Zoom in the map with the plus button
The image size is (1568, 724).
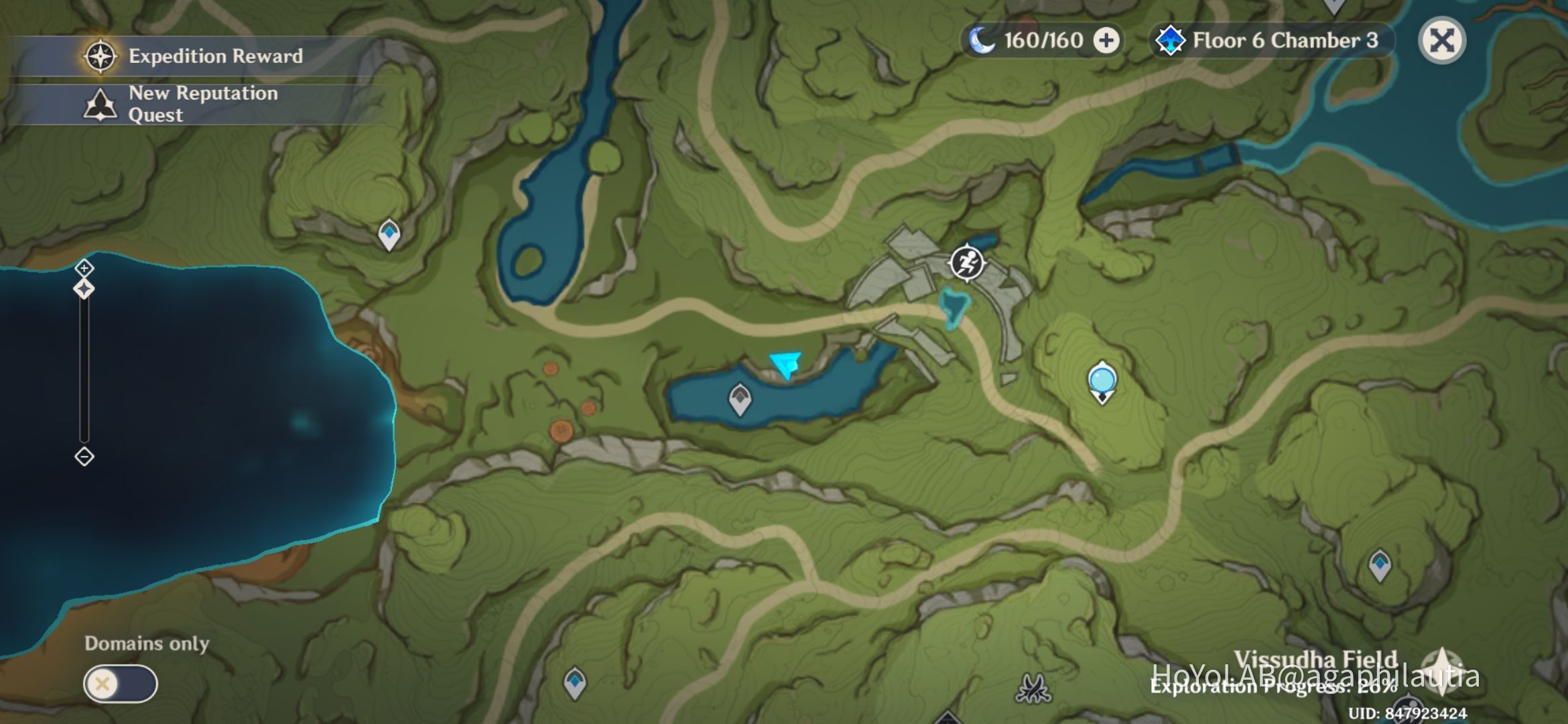84,269
